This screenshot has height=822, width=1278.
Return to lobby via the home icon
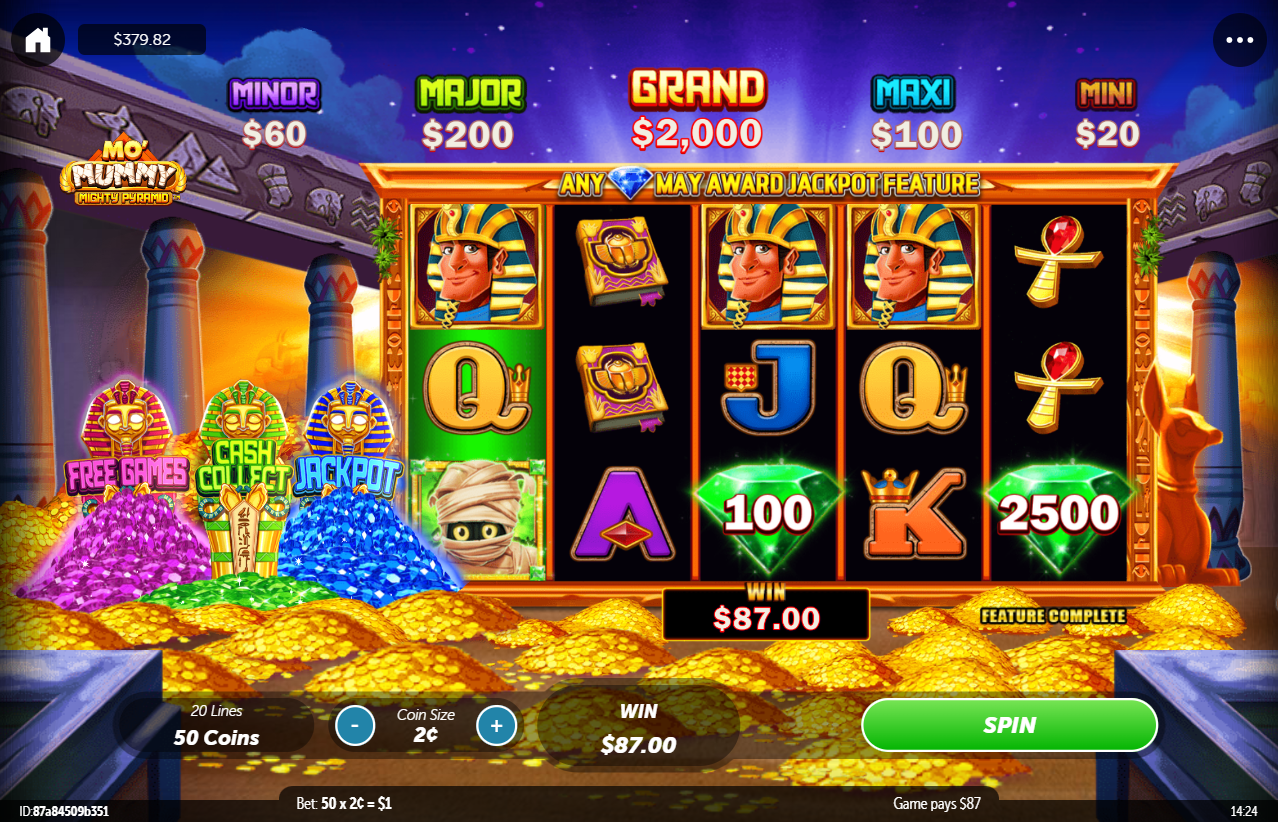coord(38,40)
